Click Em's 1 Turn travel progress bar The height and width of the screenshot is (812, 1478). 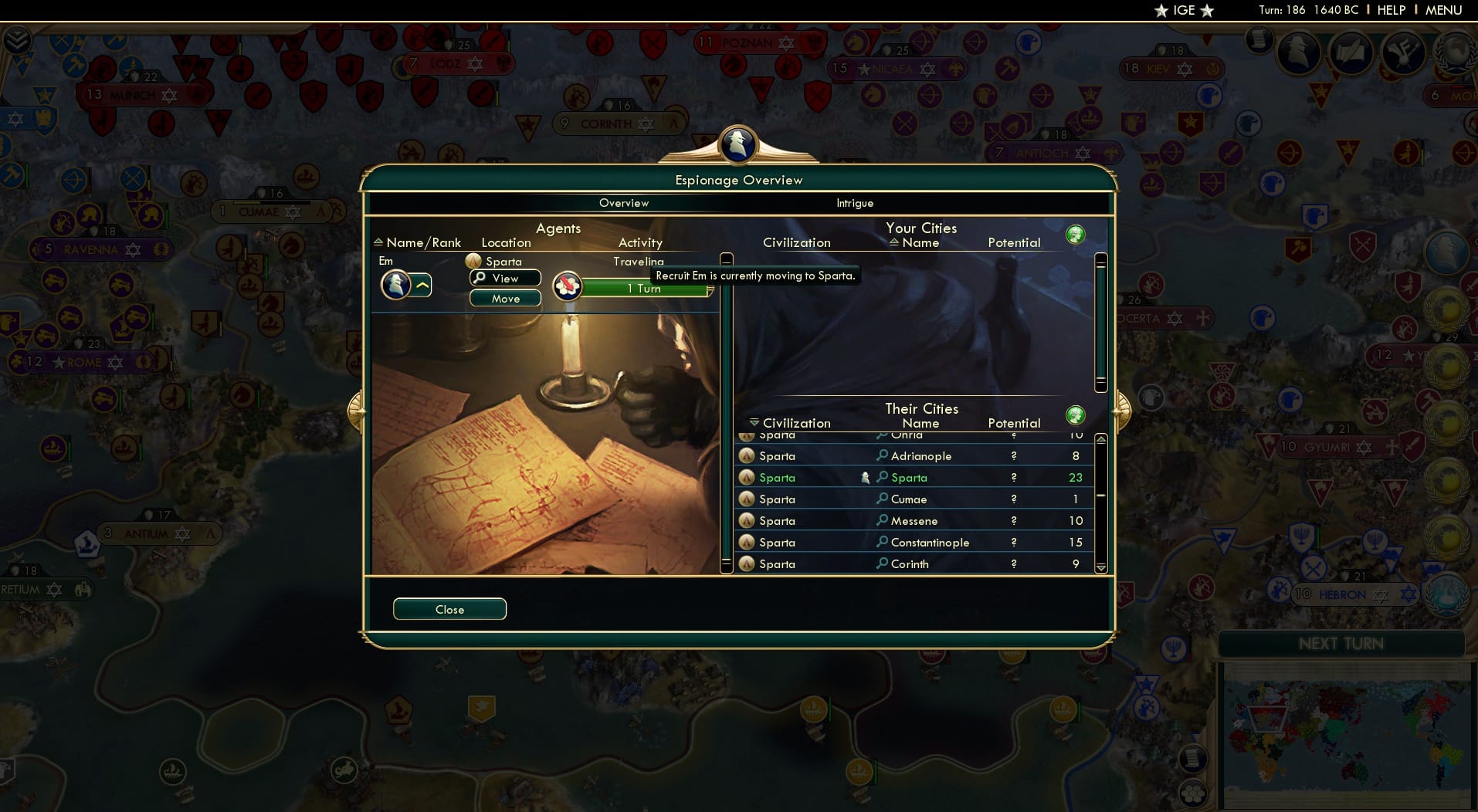647,289
